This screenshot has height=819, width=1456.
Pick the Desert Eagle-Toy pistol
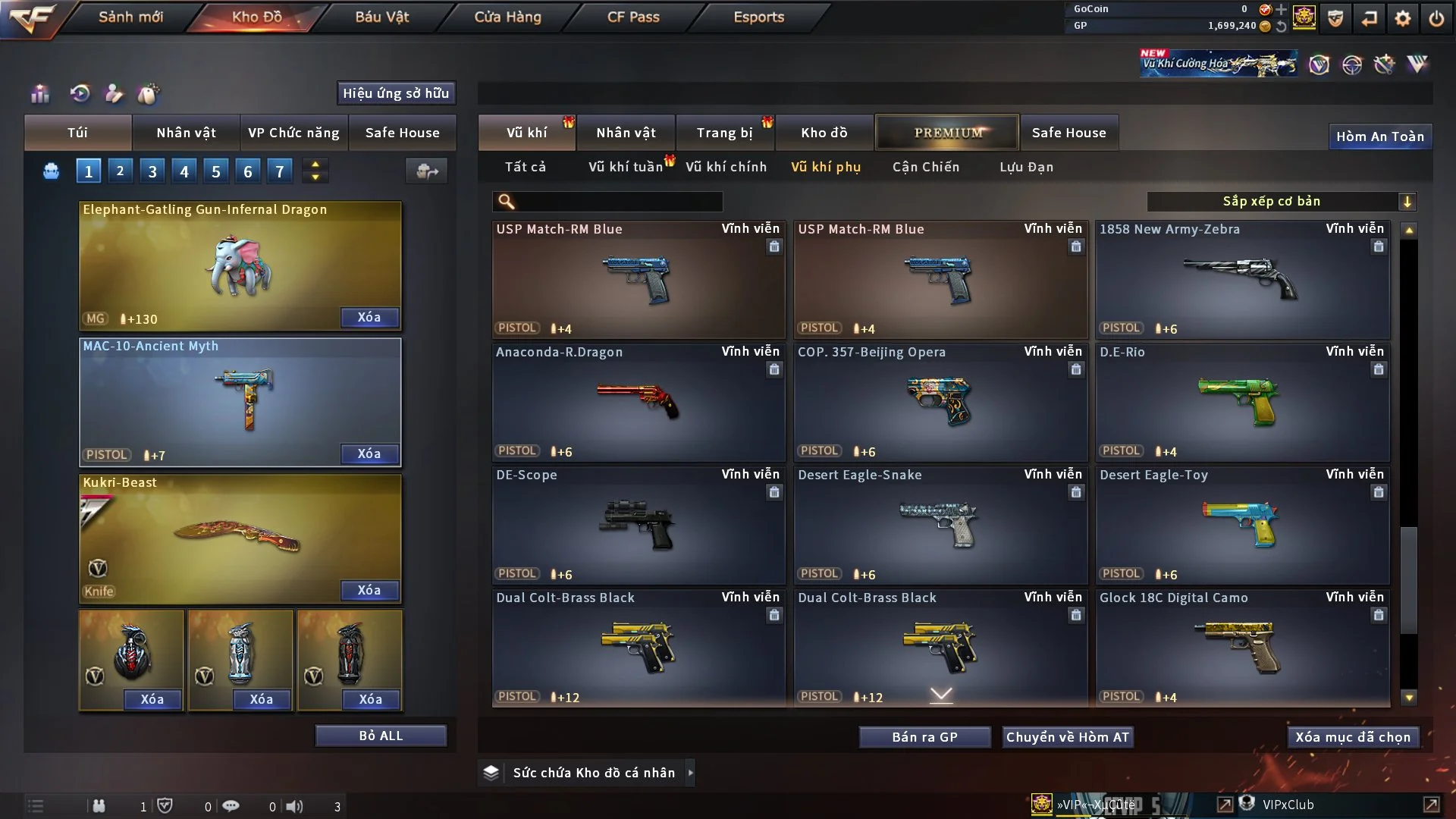click(x=1241, y=526)
